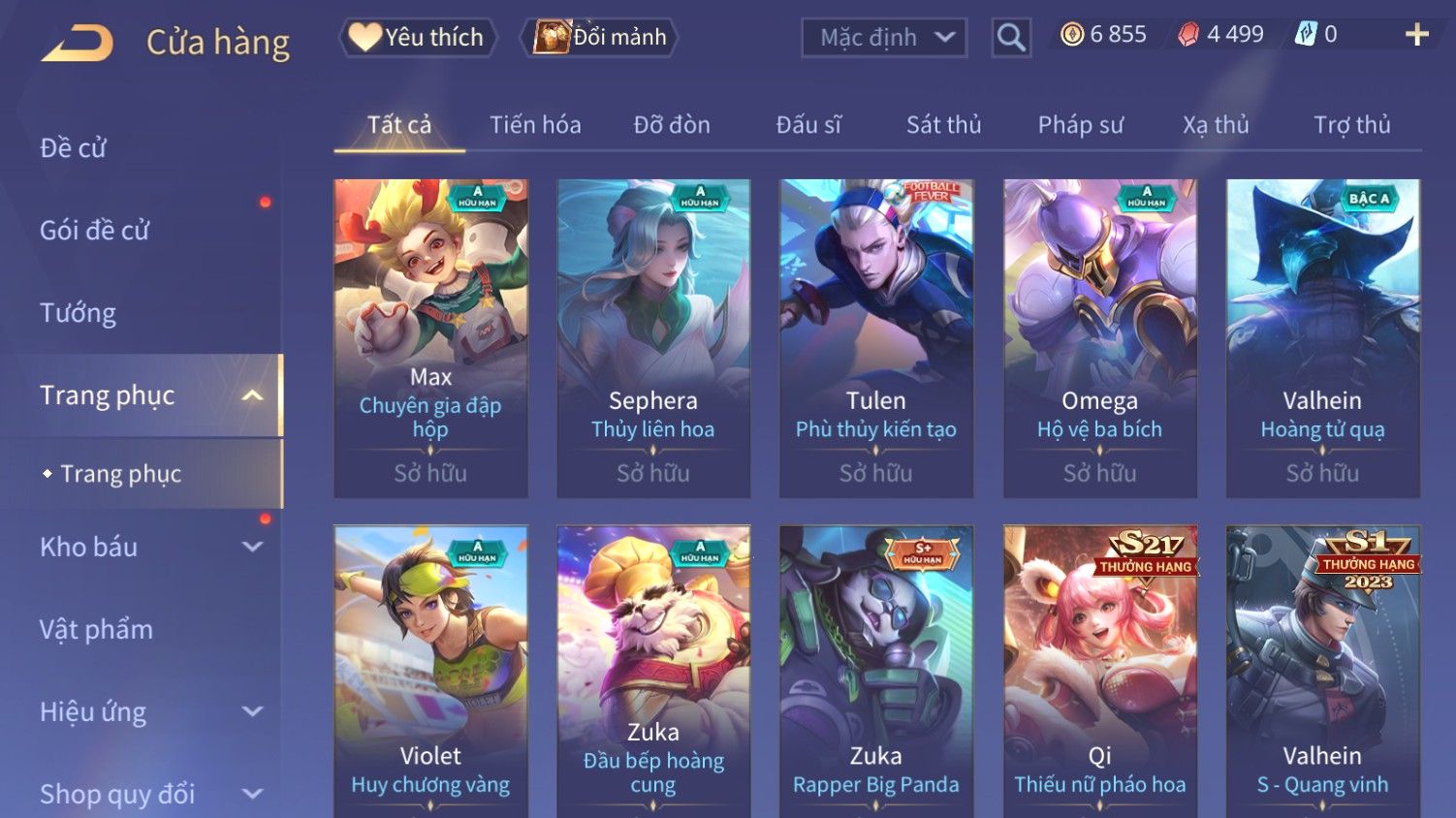Show the Pháp sư skins tab

1080,125
